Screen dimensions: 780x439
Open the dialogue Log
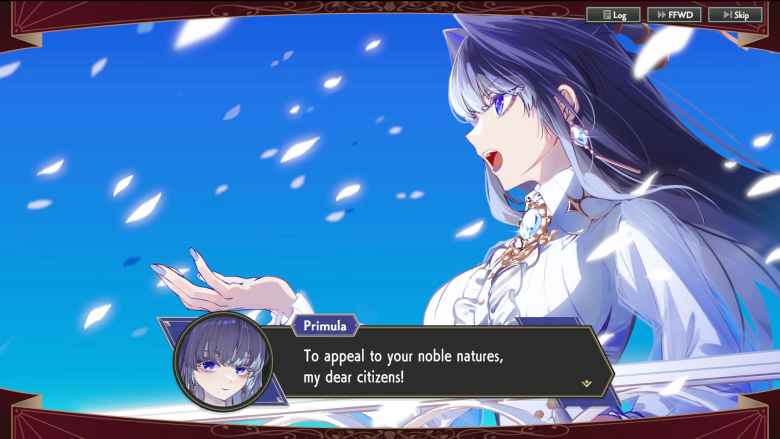pyautogui.click(x=613, y=15)
